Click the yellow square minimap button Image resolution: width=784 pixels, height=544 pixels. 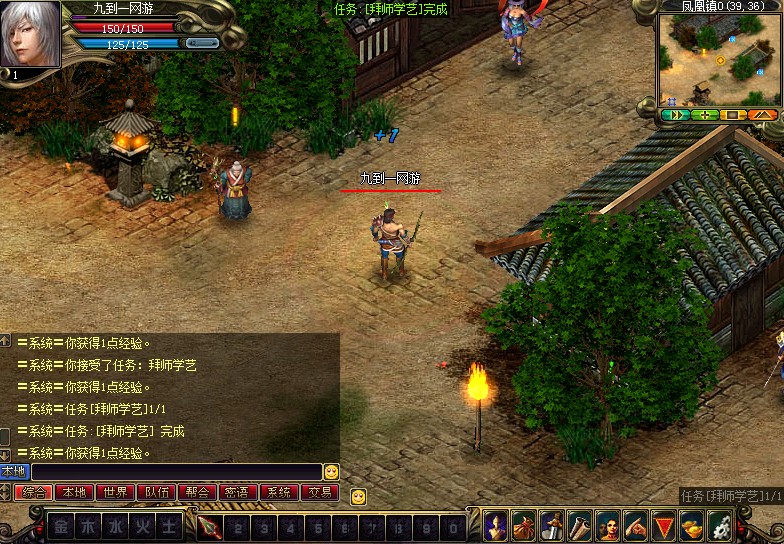[733, 115]
